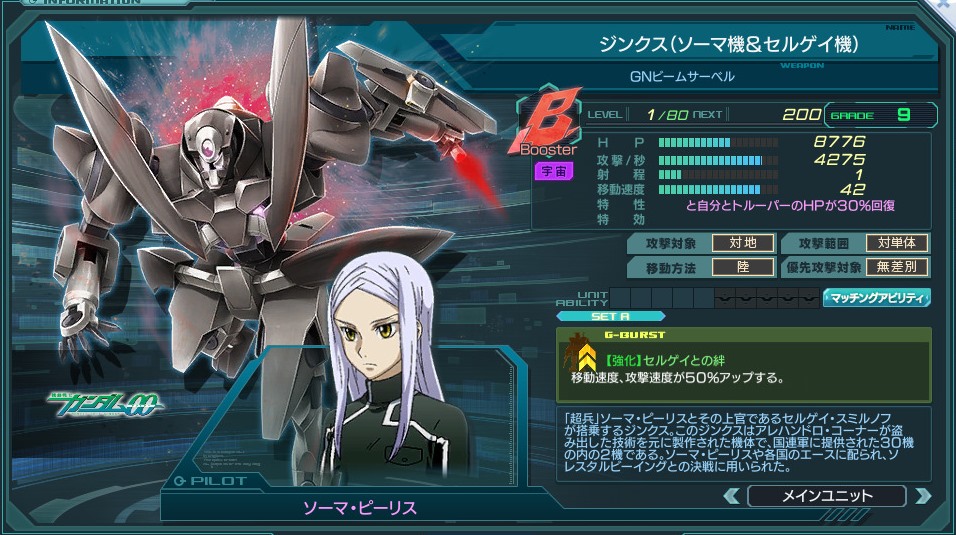
Task: Click the G-BURST セルゲイとの絆 skill icon
Action: pyautogui.click(x=584, y=356)
